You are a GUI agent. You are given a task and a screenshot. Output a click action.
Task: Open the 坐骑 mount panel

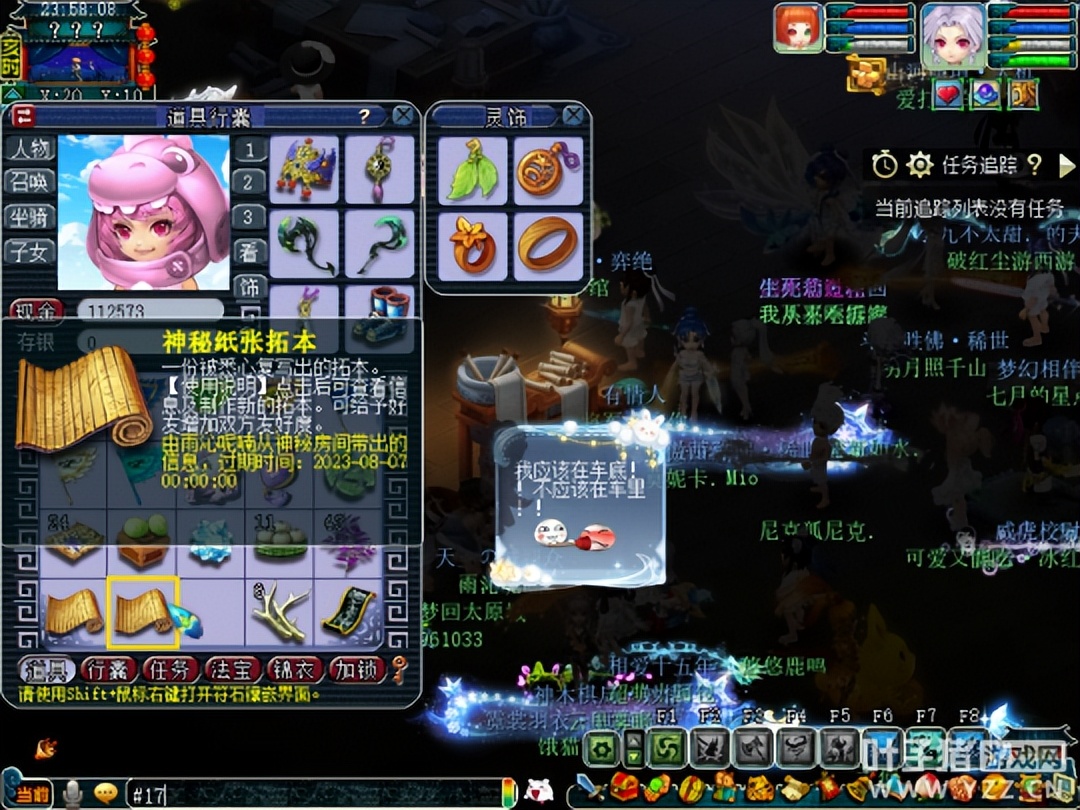(x=29, y=216)
